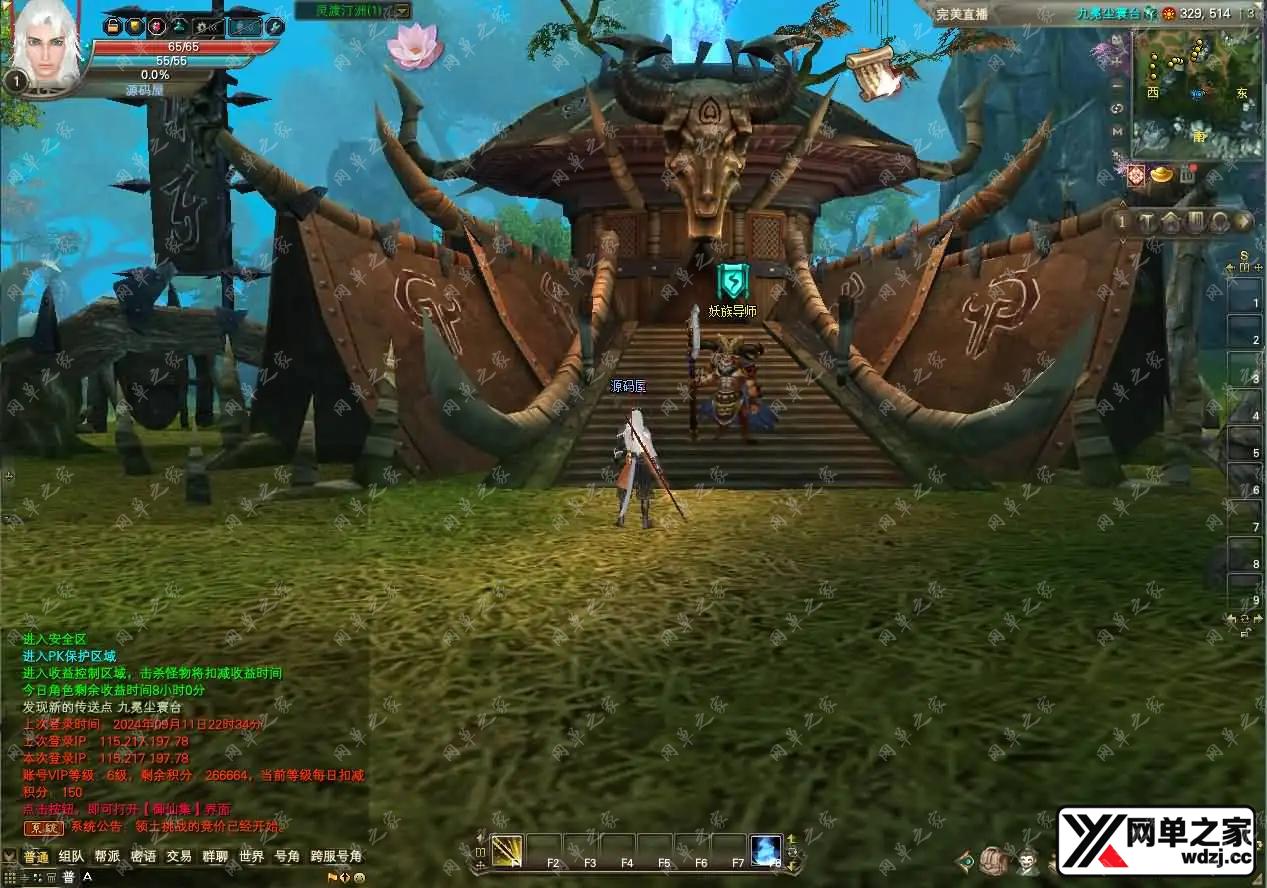The image size is (1267, 888).
Task: Open the 灵渡汀洲 line dropdown
Action: coord(401,11)
